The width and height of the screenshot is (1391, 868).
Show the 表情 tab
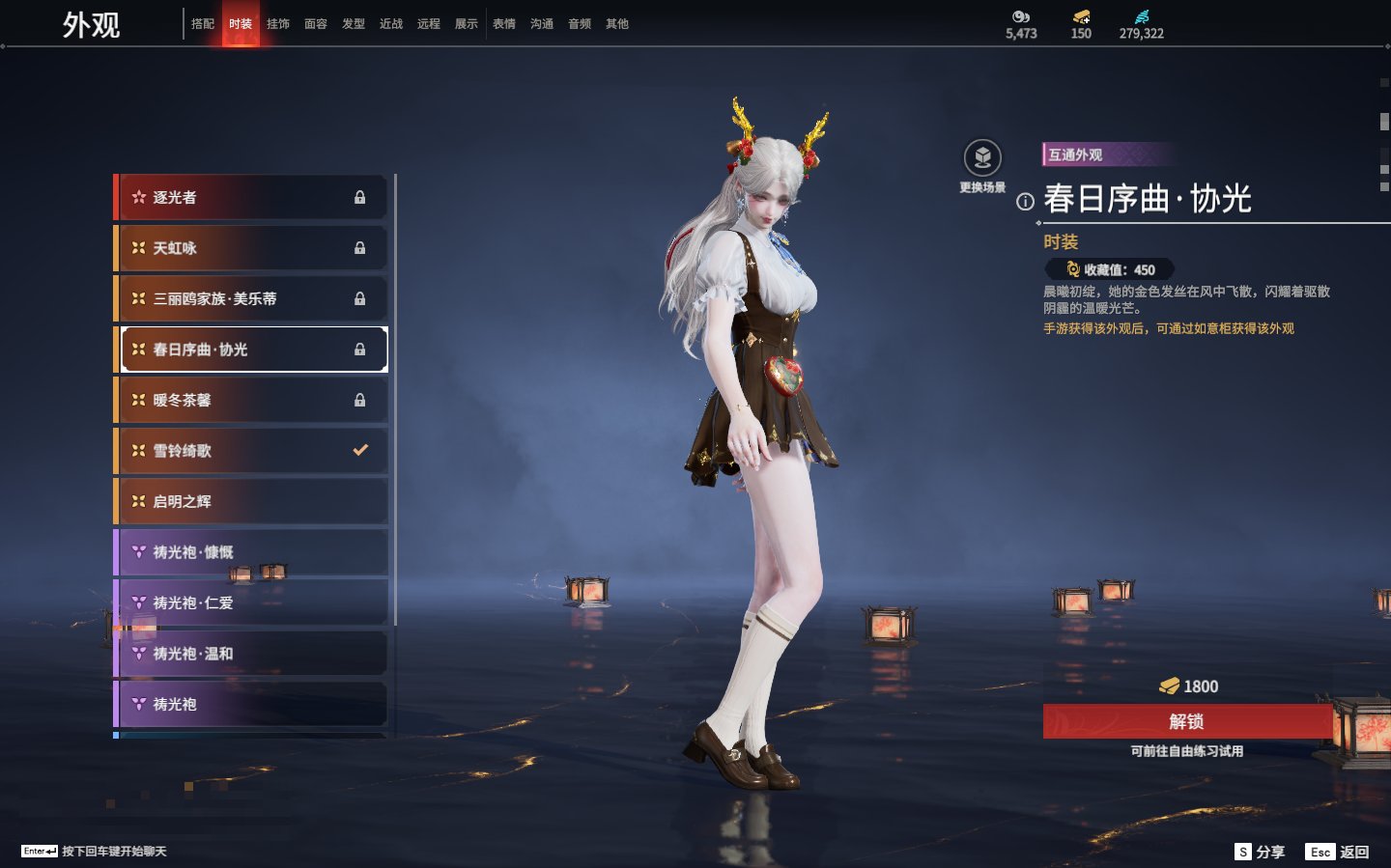[x=504, y=24]
